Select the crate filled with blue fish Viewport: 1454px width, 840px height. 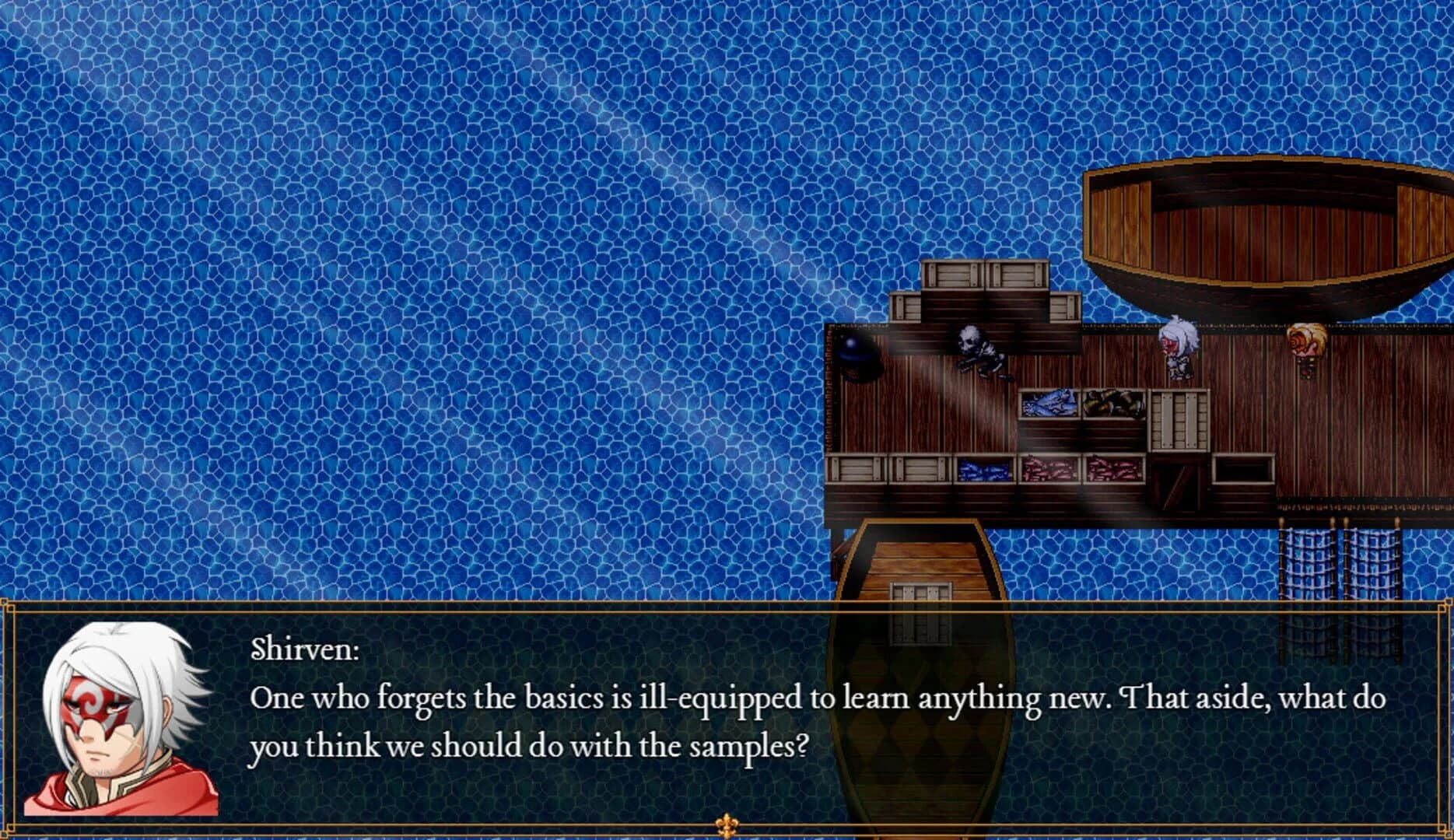point(1047,405)
